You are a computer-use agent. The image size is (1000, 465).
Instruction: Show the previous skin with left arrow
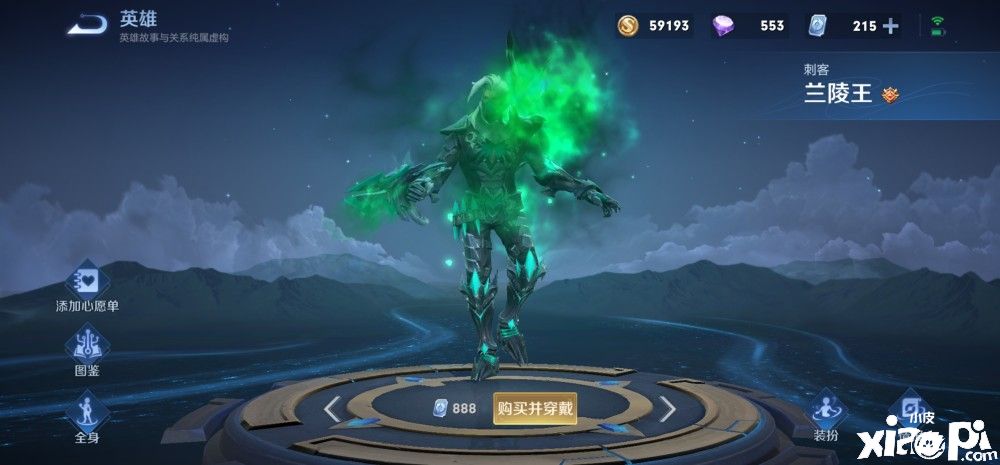pos(333,408)
